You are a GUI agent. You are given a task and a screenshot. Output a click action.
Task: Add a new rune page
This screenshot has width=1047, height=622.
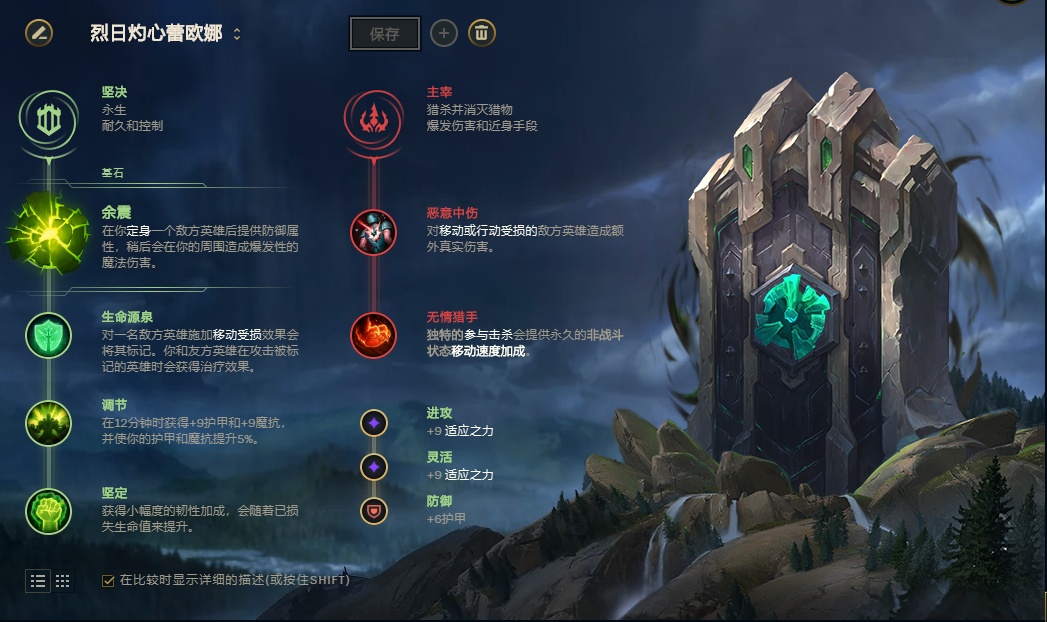pos(444,33)
